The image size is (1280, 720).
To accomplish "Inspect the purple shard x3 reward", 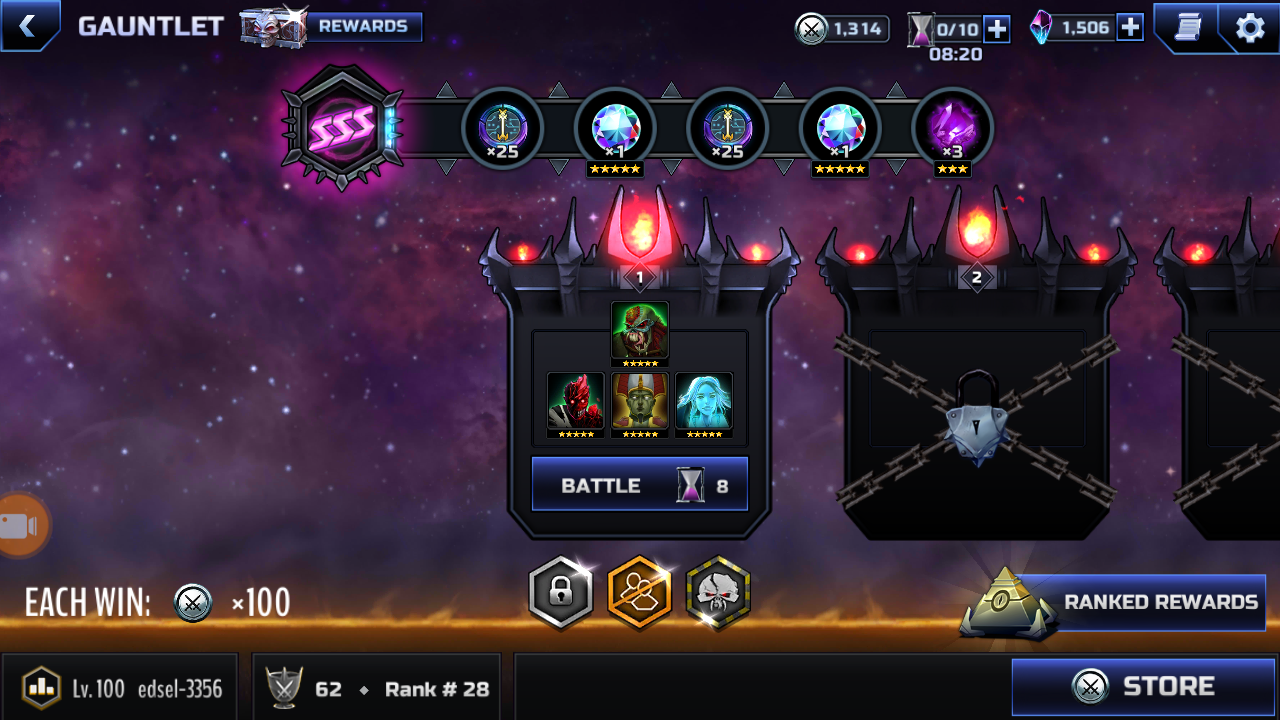I will pyautogui.click(x=952, y=129).
